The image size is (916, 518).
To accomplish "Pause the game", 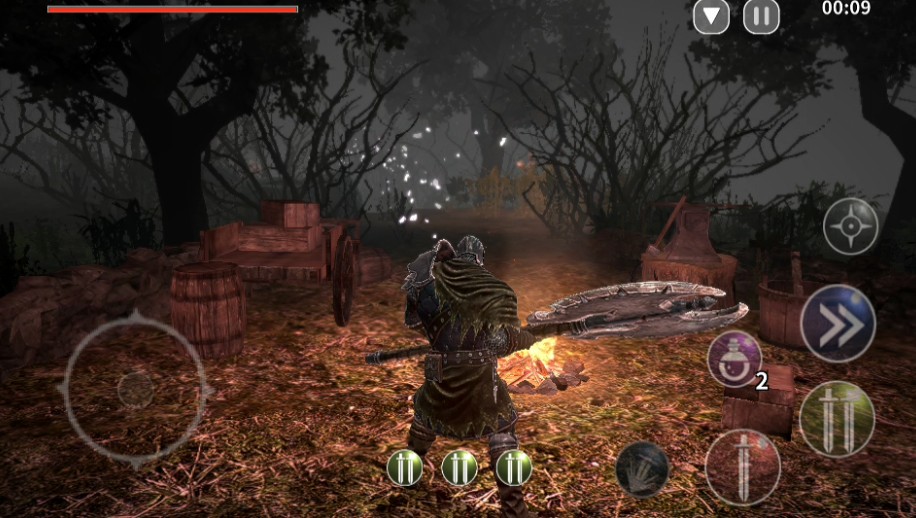I will 761,16.
